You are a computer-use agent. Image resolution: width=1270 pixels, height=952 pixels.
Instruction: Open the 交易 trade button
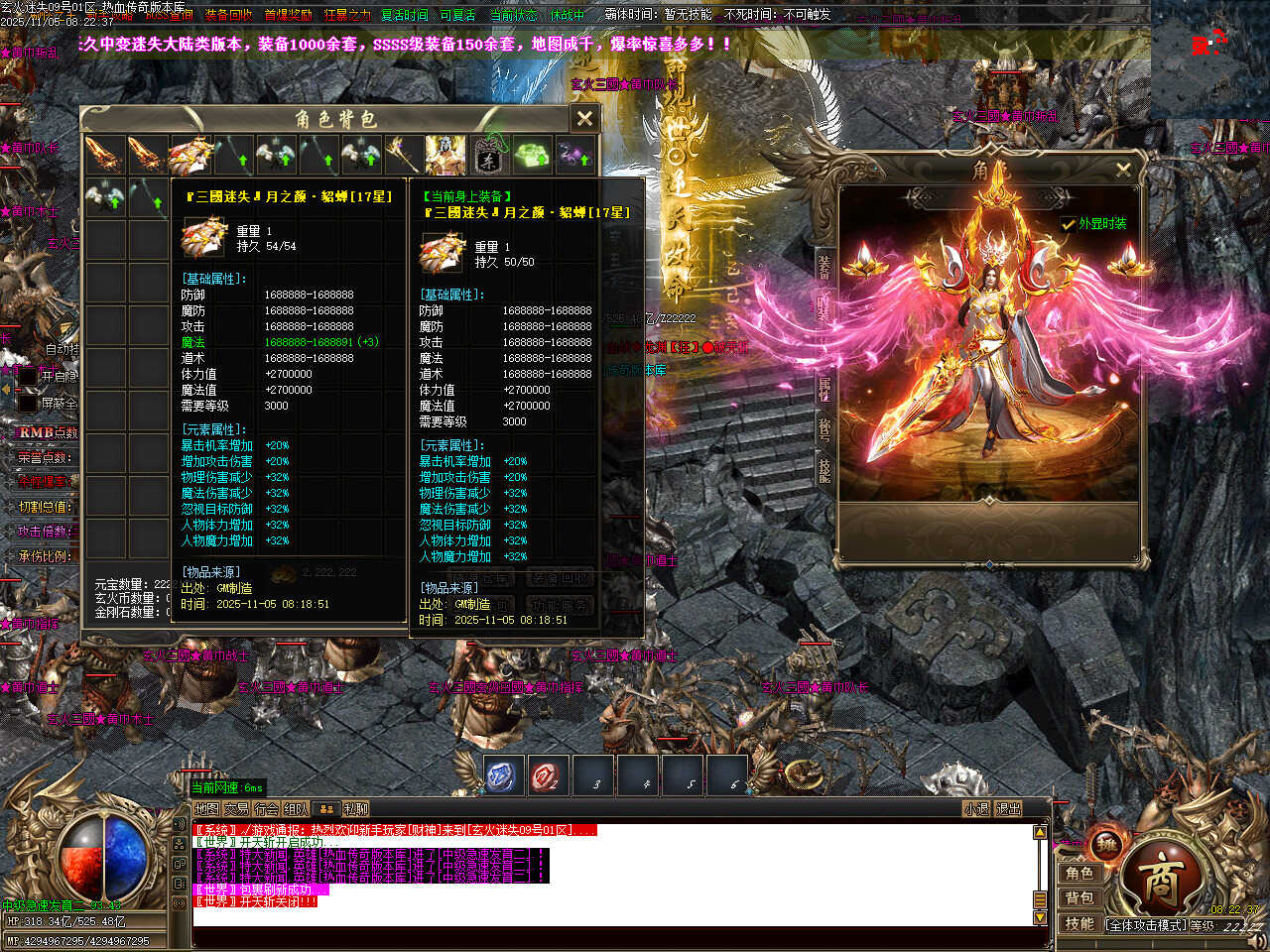tap(236, 809)
